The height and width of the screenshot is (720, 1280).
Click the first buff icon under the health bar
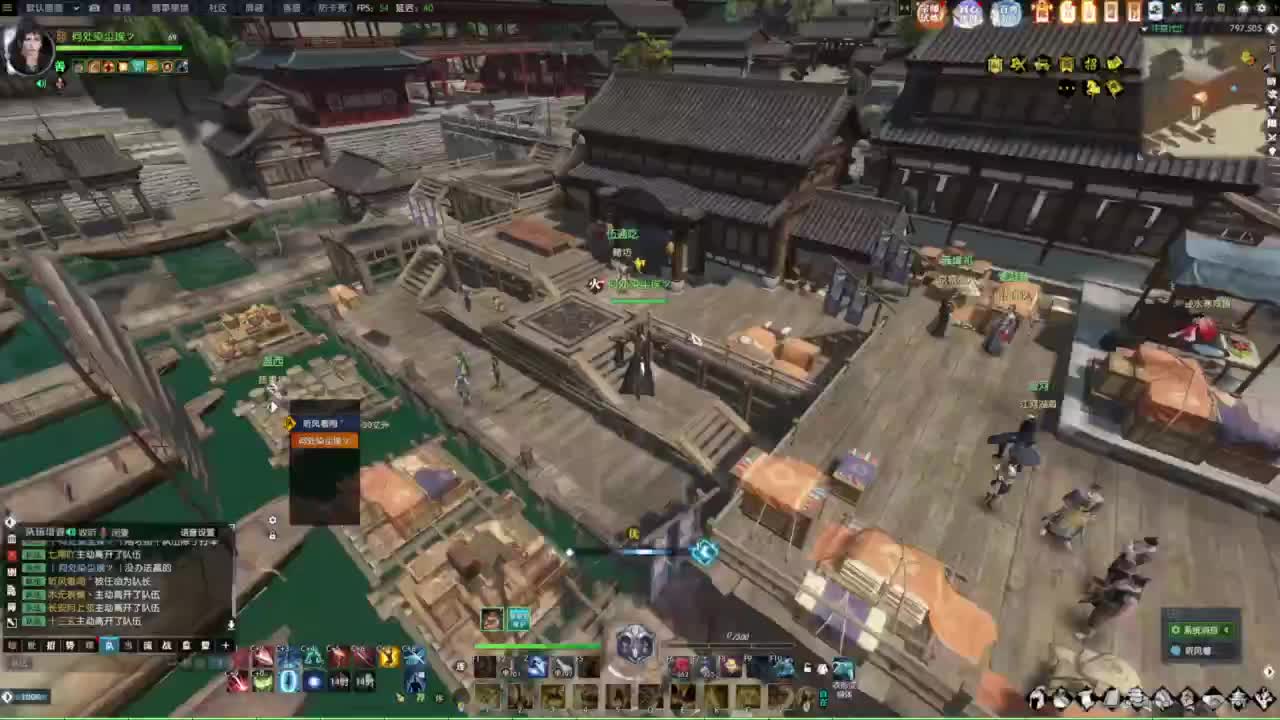(76, 67)
